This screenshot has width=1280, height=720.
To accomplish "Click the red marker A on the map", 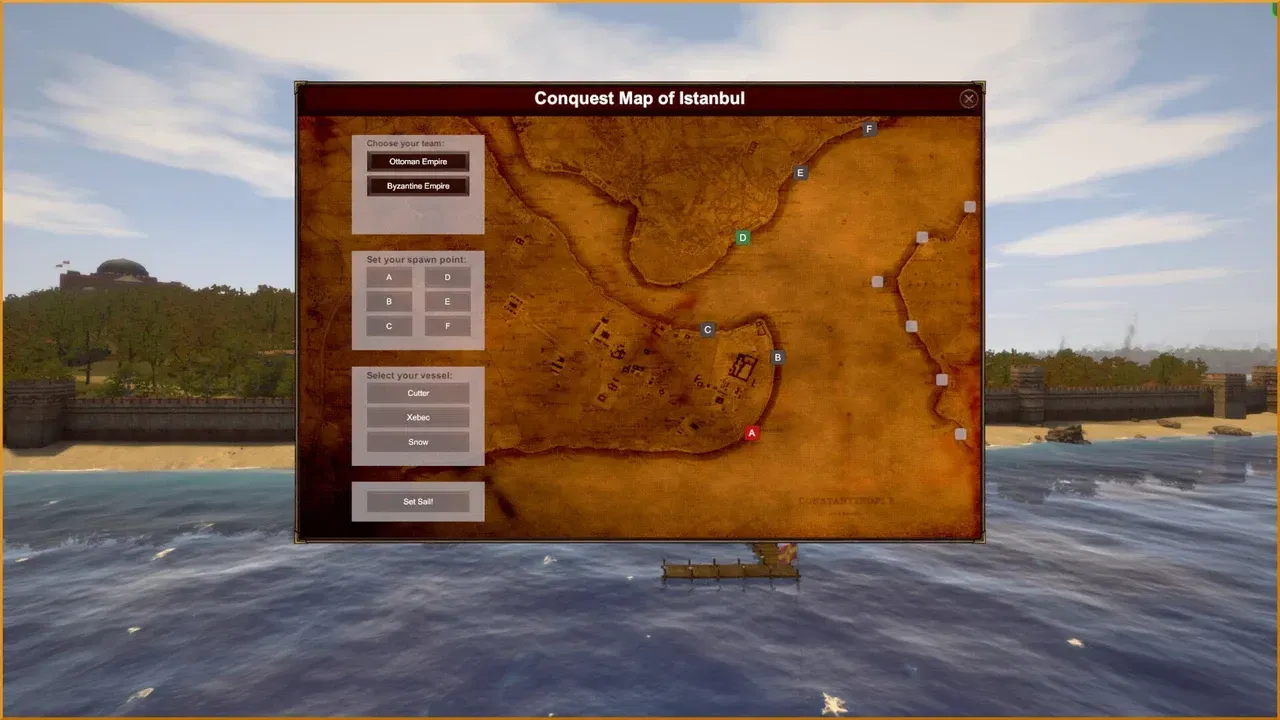I will coord(751,433).
